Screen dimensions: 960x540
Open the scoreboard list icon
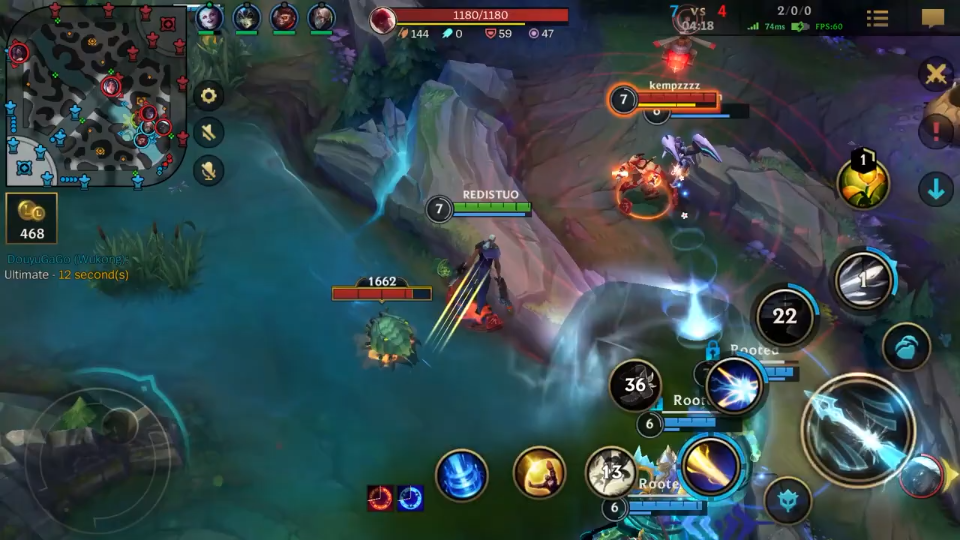(x=877, y=18)
